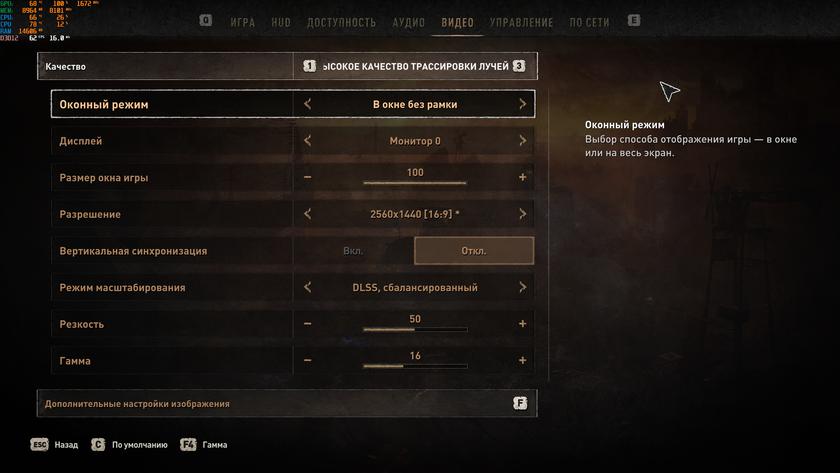The height and width of the screenshot is (473, 840).
Task: Switch to the ИГРА tab
Action: pyautogui.click(x=242, y=22)
